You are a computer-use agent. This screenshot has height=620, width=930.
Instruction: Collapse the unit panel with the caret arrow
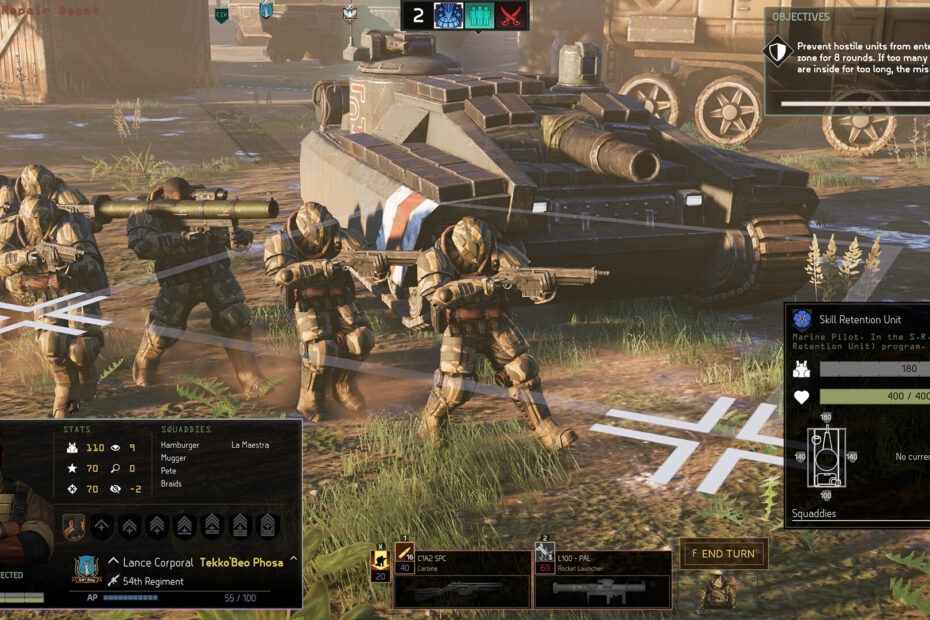[x=293, y=559]
